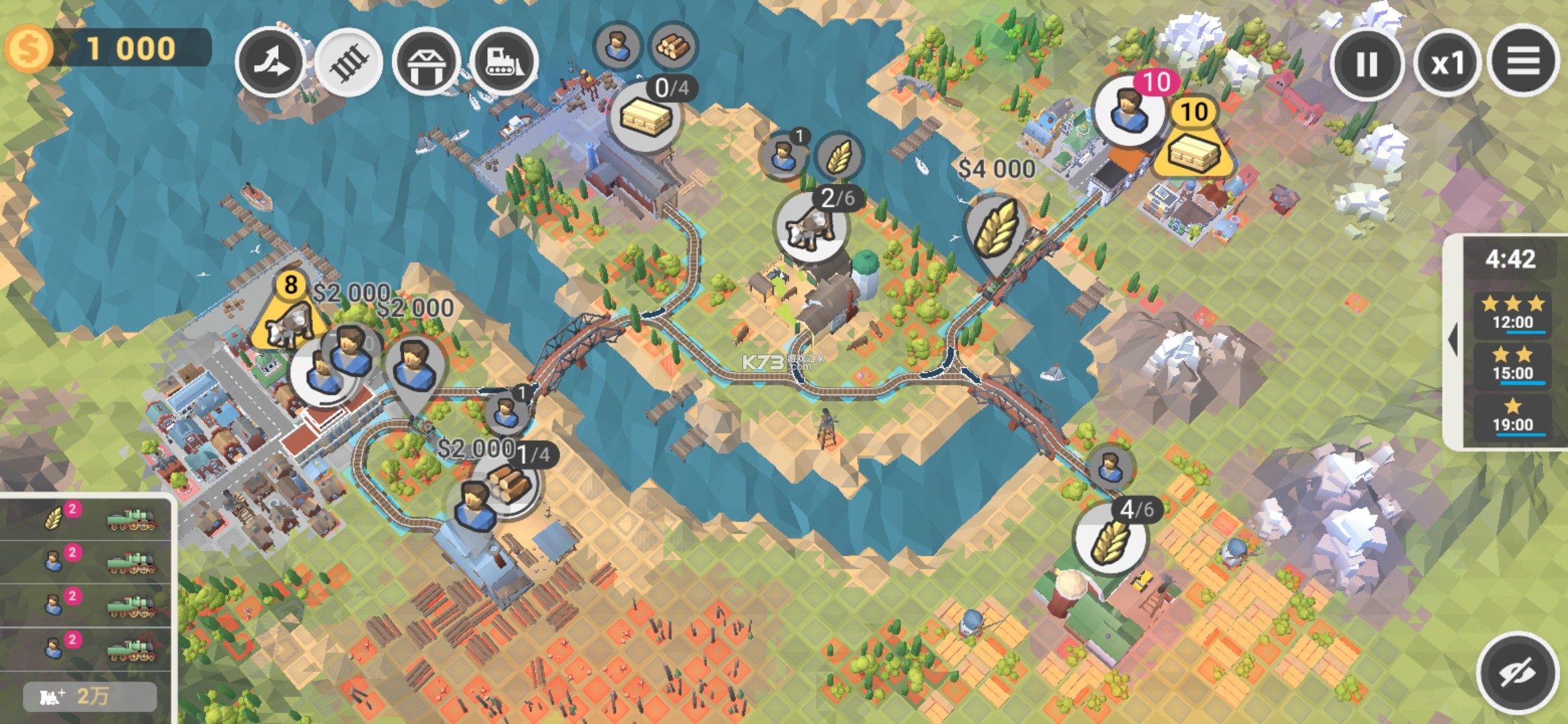Viewport: 1568px width, 724px height.
Task: Activate the bulldozer demolish tool
Action: click(504, 62)
